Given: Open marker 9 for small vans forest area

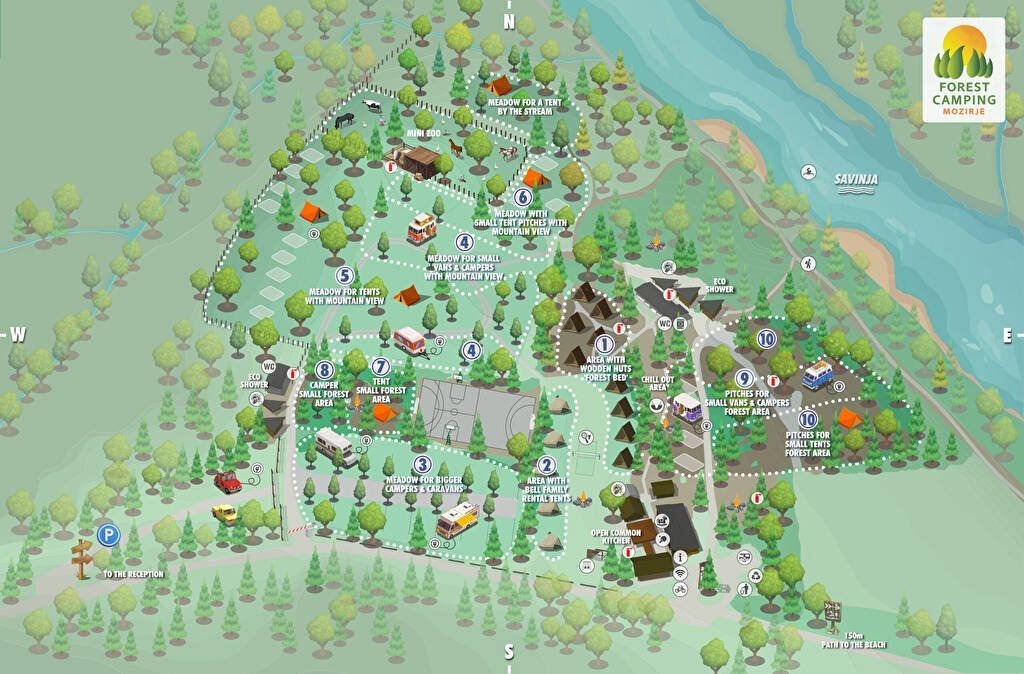Looking at the screenshot, I should click(x=744, y=379).
